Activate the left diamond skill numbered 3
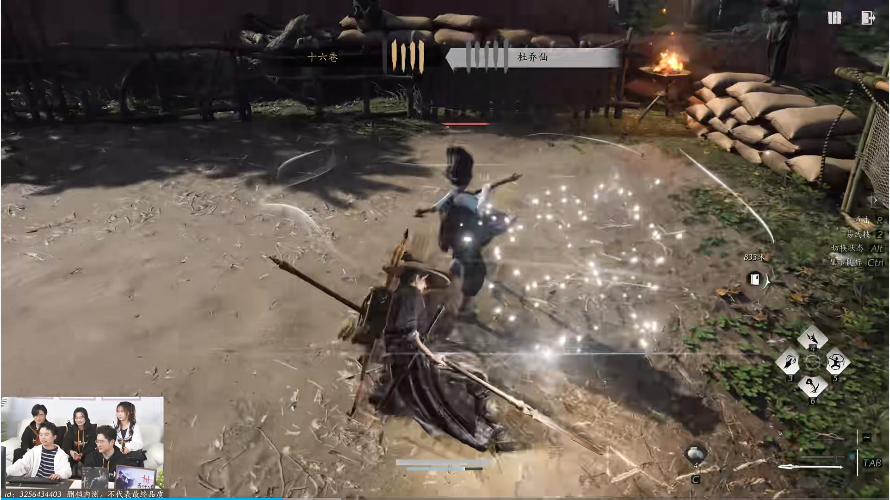This screenshot has width=890, height=500. (789, 361)
